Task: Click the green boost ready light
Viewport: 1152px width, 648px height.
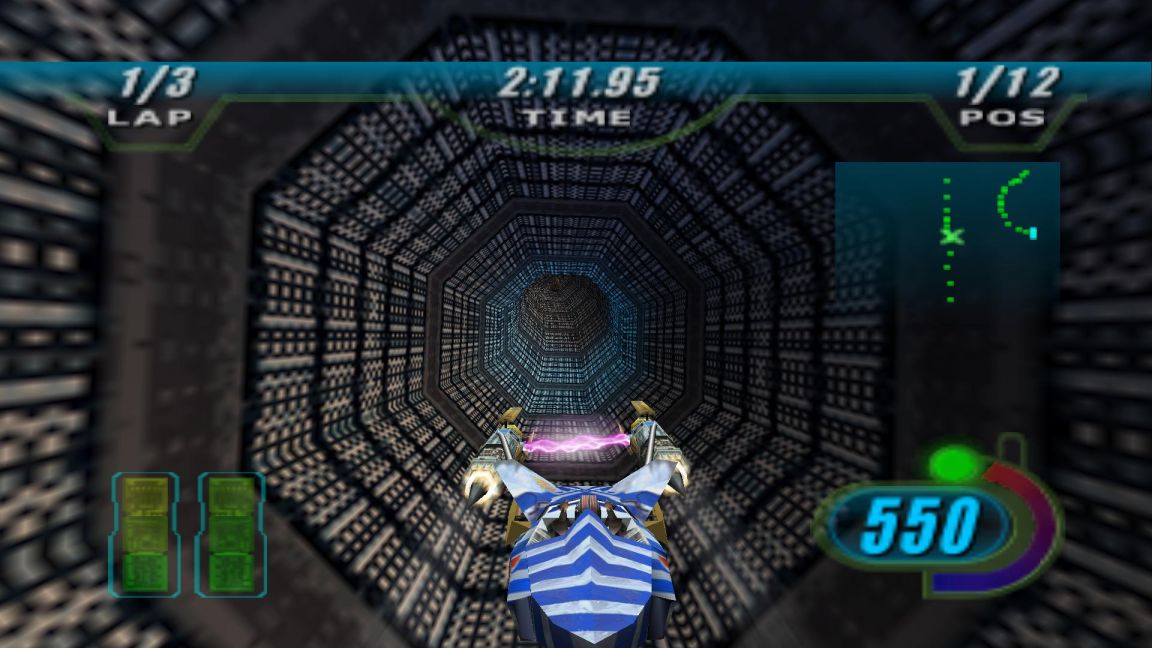Action: click(952, 464)
